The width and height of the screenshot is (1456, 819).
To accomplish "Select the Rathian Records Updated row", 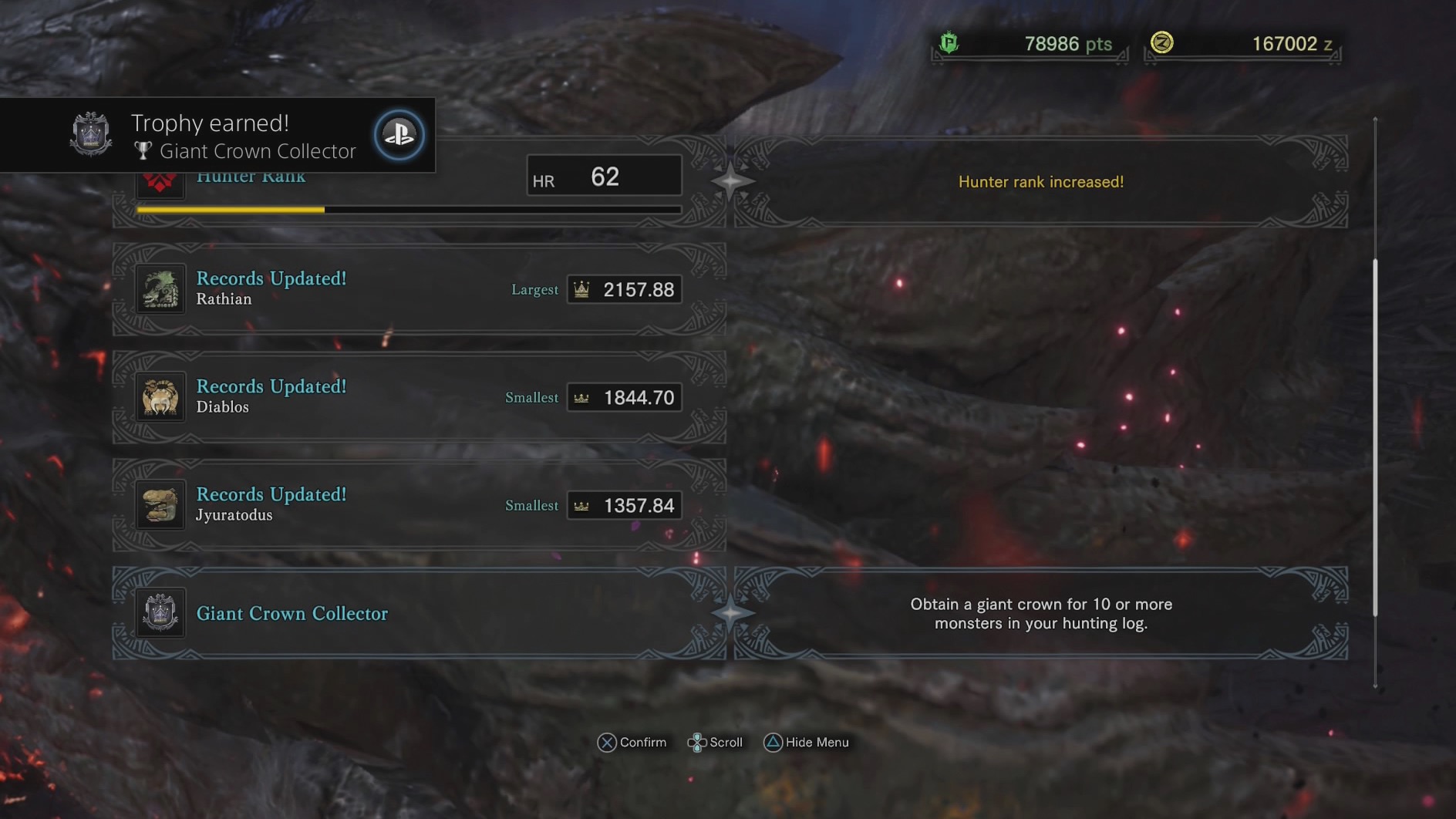I will (419, 289).
